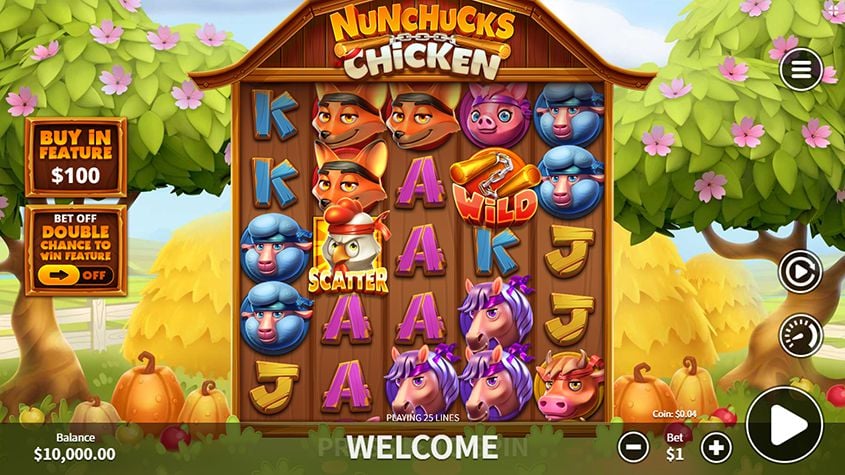The width and height of the screenshot is (845, 475).
Task: Start autoplay spins
Action: pyautogui.click(x=800, y=271)
